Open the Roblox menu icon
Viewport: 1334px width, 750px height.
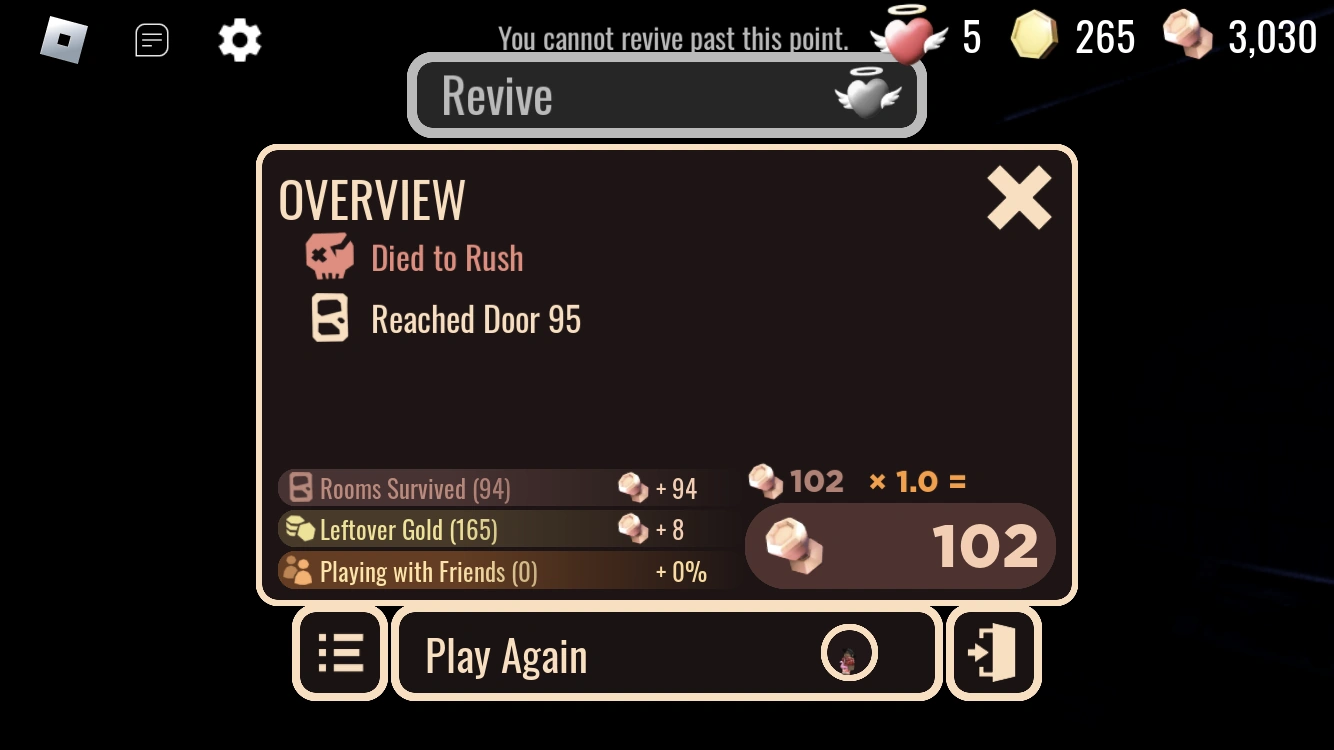(62, 38)
